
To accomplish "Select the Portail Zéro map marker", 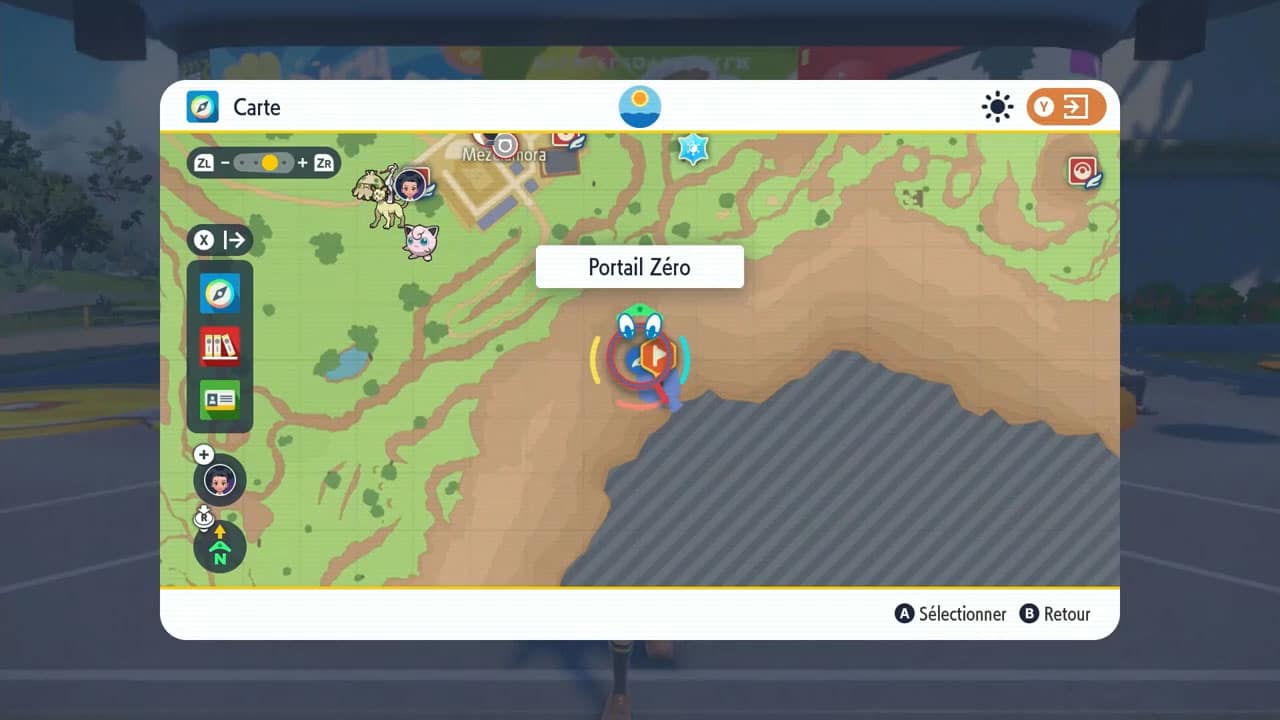I will click(x=655, y=357).
